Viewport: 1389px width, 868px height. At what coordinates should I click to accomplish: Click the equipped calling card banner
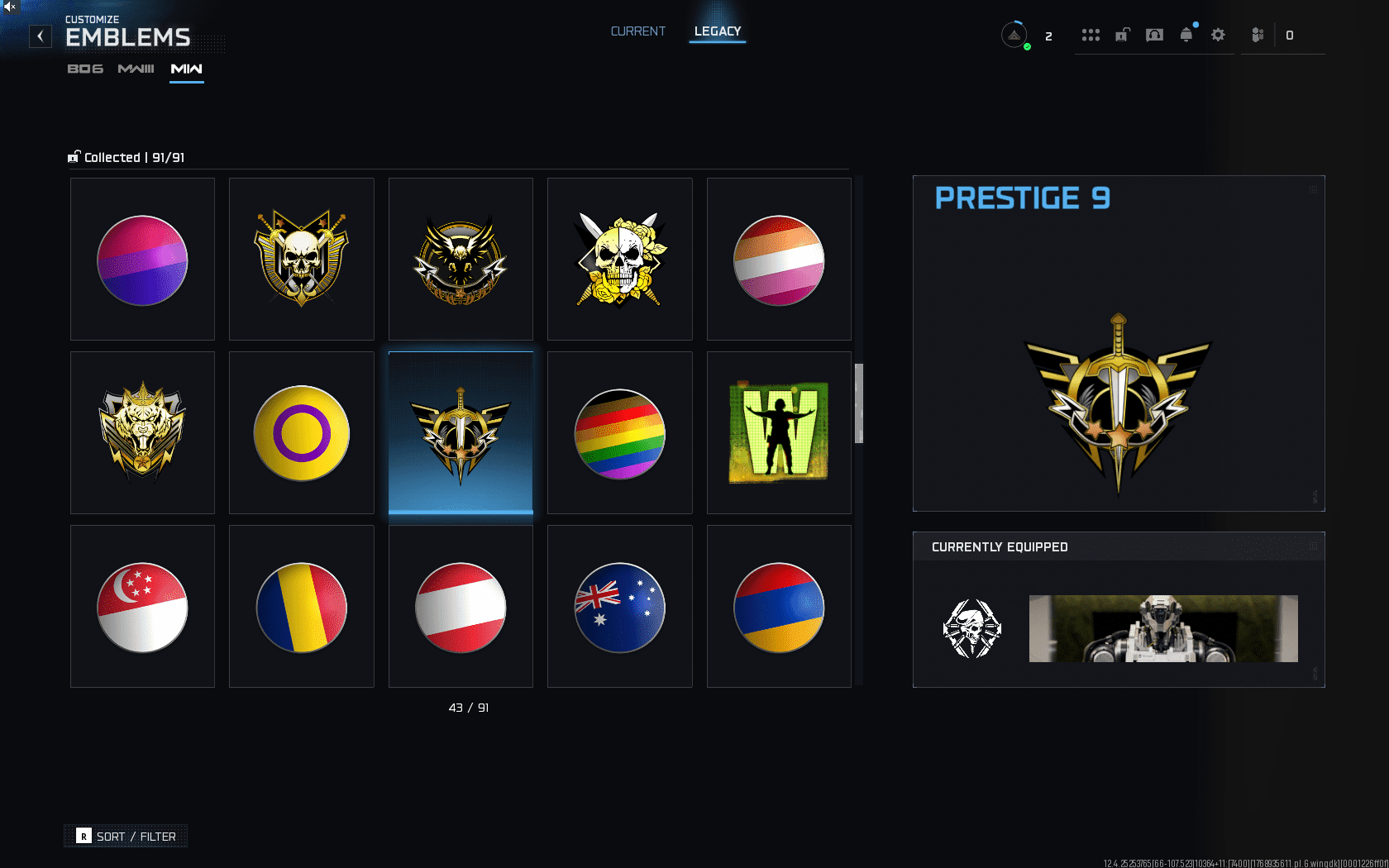click(x=1162, y=629)
